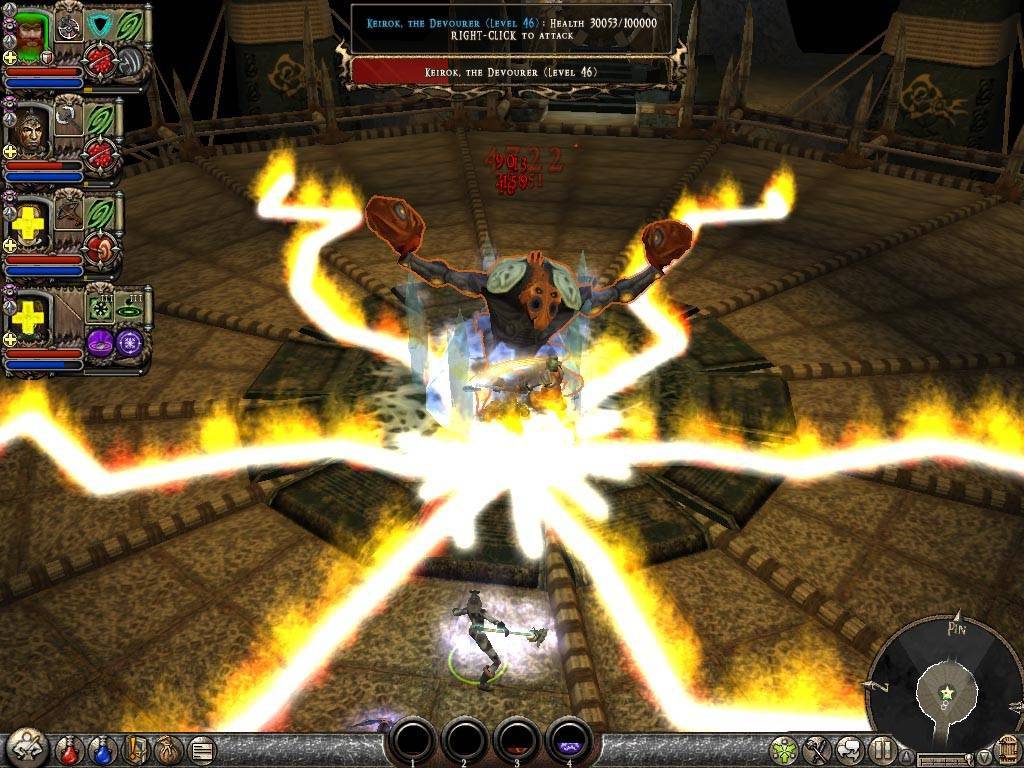Open the journal page icon

(200, 749)
